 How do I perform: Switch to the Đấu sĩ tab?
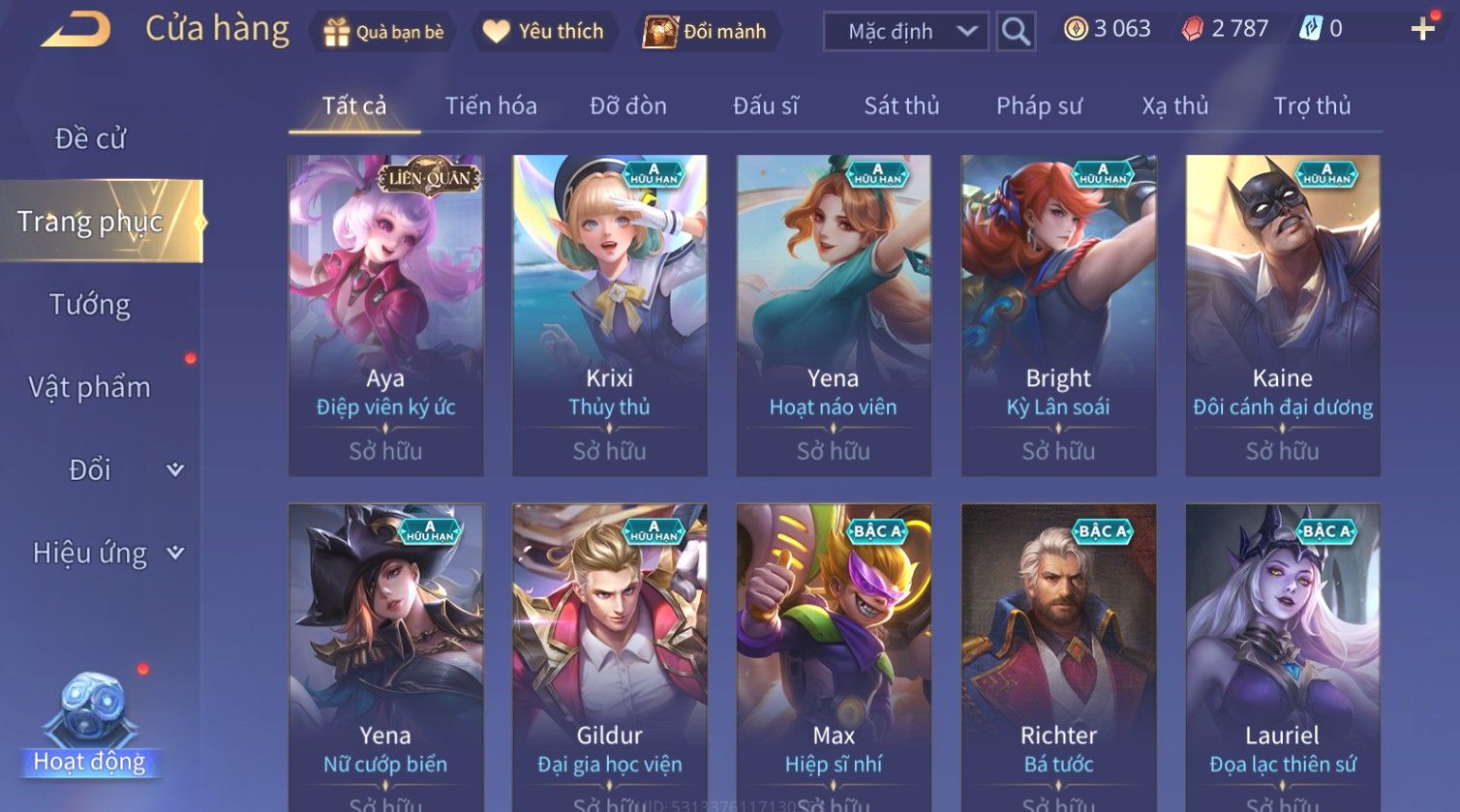click(765, 105)
